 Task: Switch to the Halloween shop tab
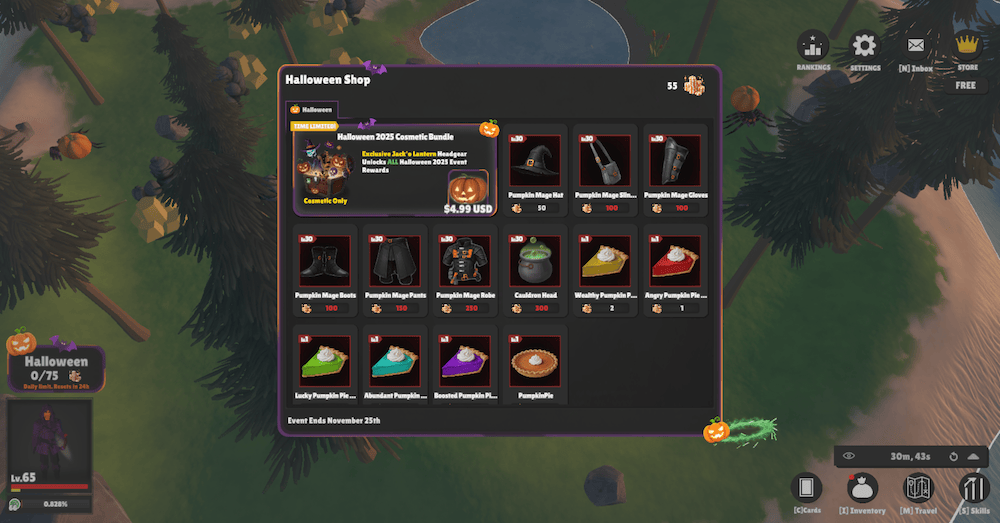(x=312, y=109)
